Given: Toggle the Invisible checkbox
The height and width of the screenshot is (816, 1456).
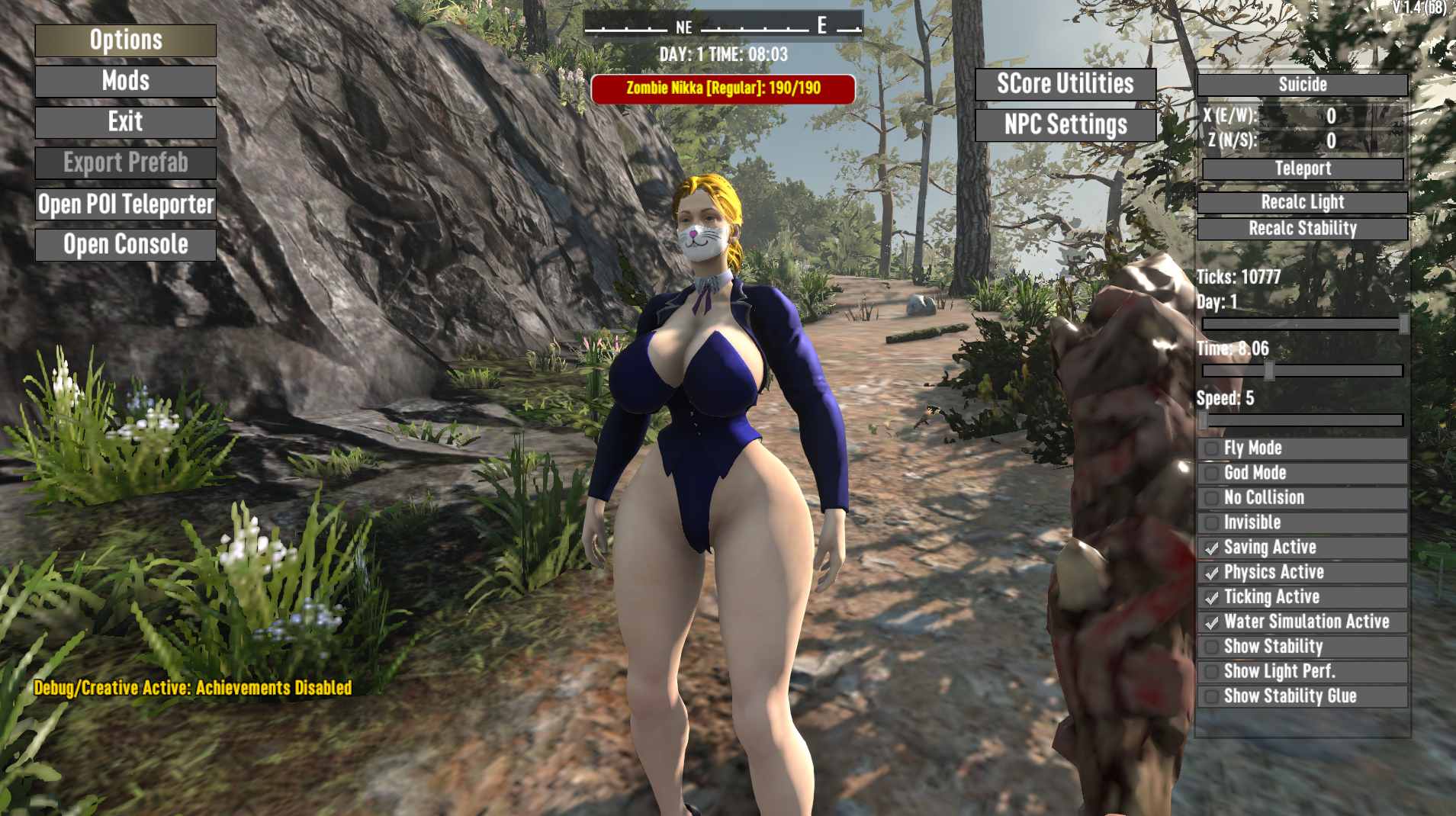Looking at the screenshot, I should 1211,522.
